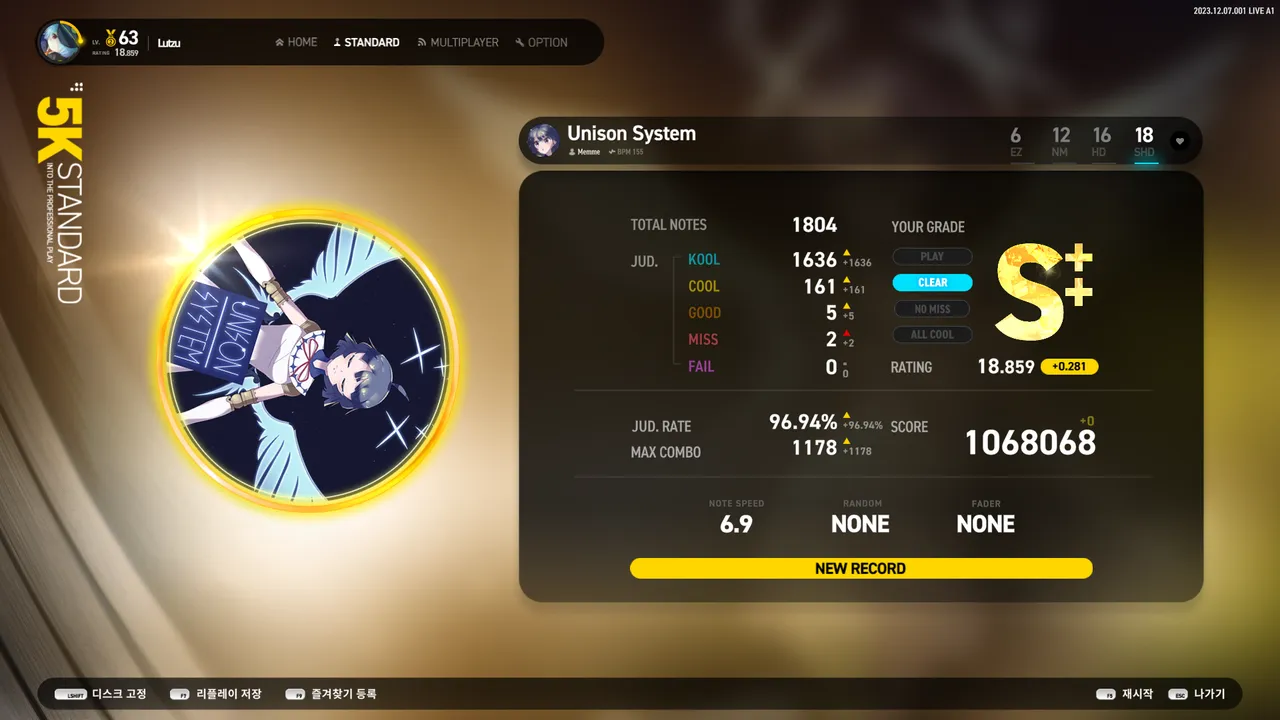Open the OPTION menu
This screenshot has height=720, width=1280.
[541, 42]
